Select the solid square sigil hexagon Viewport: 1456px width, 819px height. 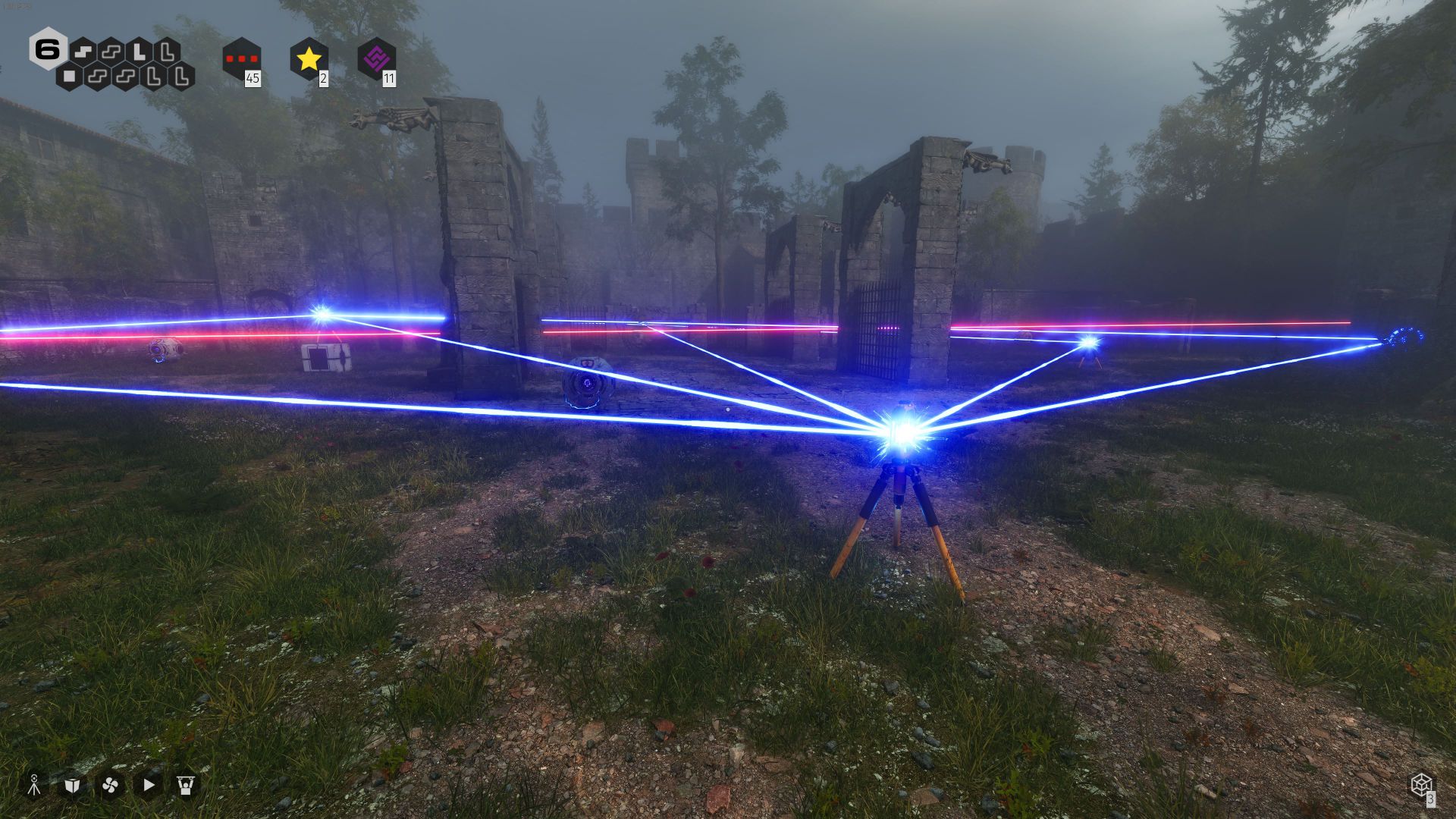[70, 76]
